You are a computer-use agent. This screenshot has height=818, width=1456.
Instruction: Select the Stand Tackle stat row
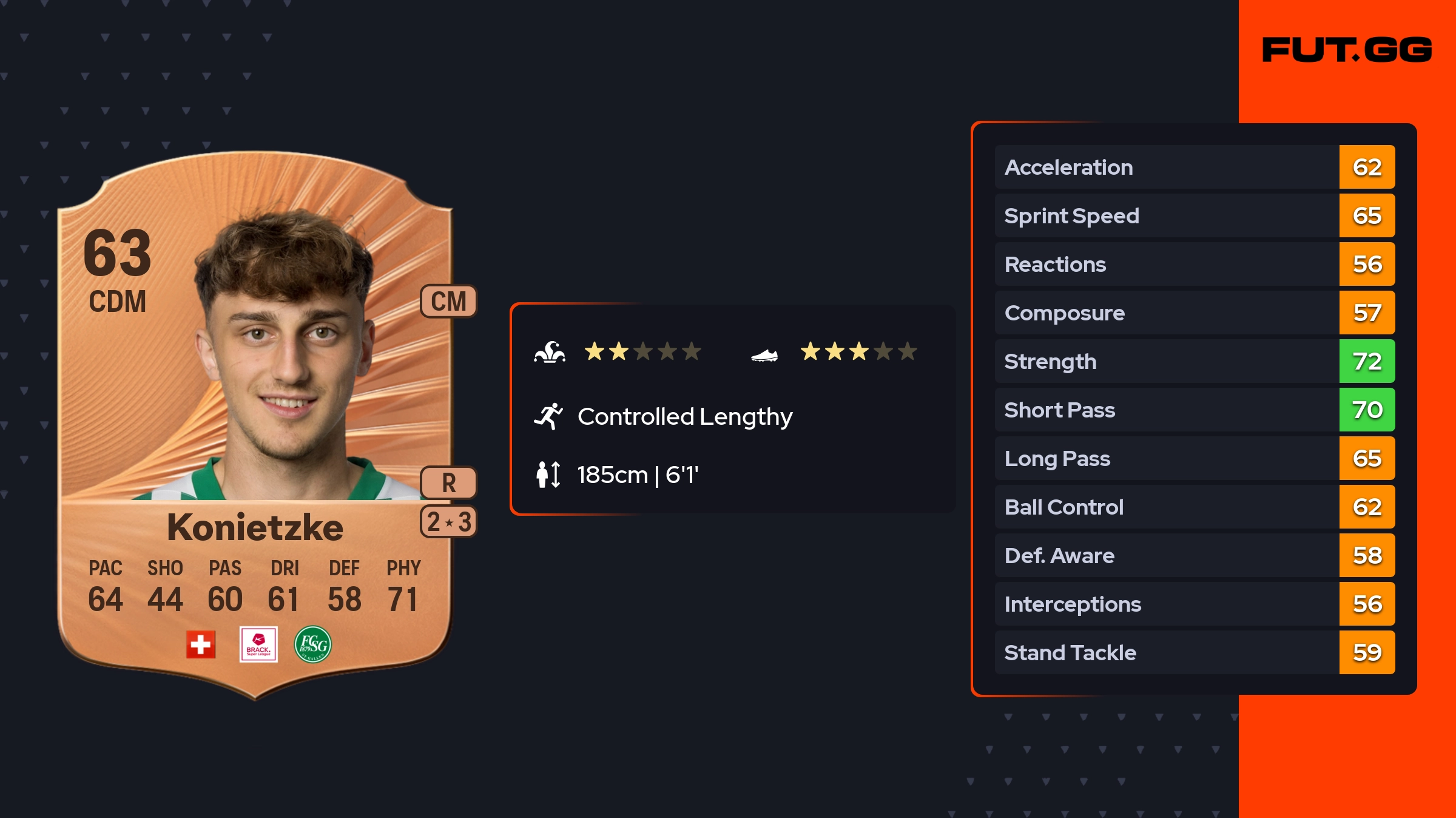pos(1194,652)
